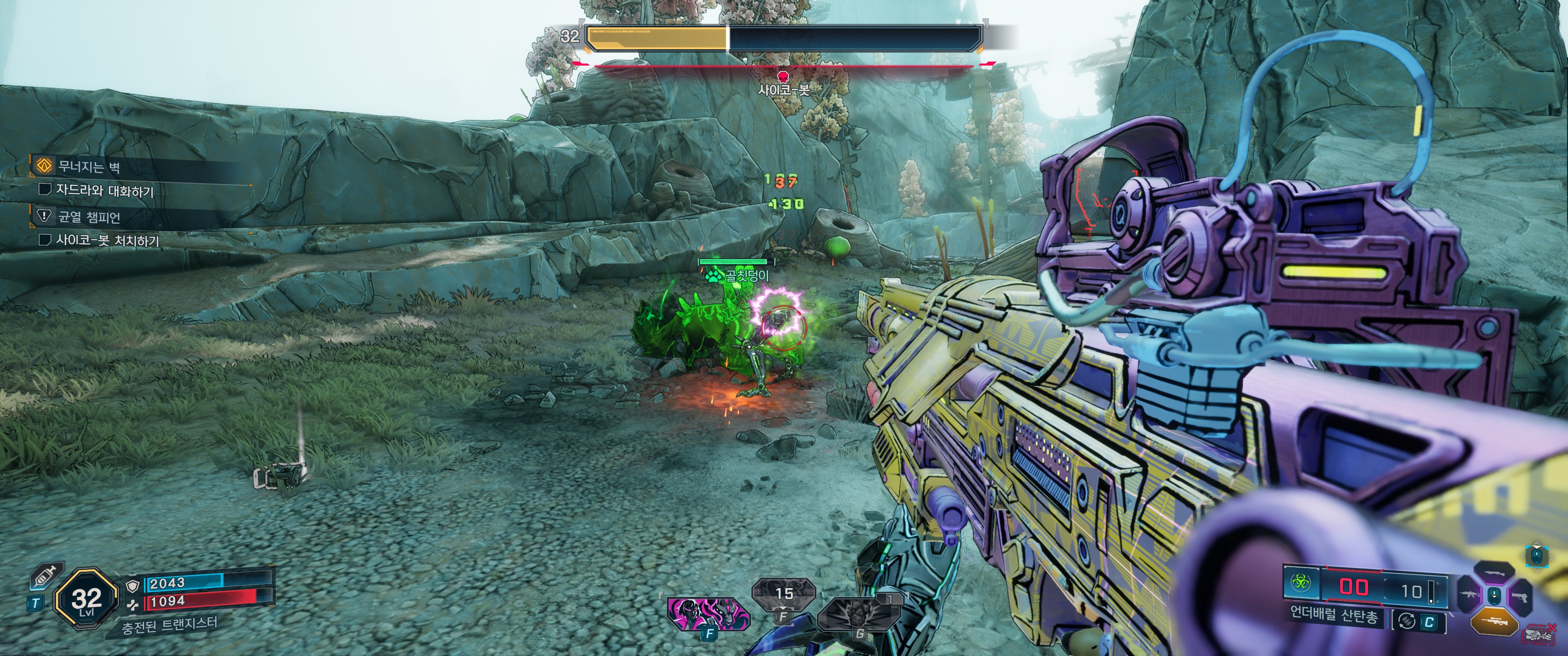Toggle the 사이코-봇 처치하기 objective checkbox
The image size is (1568, 656).
click(44, 240)
